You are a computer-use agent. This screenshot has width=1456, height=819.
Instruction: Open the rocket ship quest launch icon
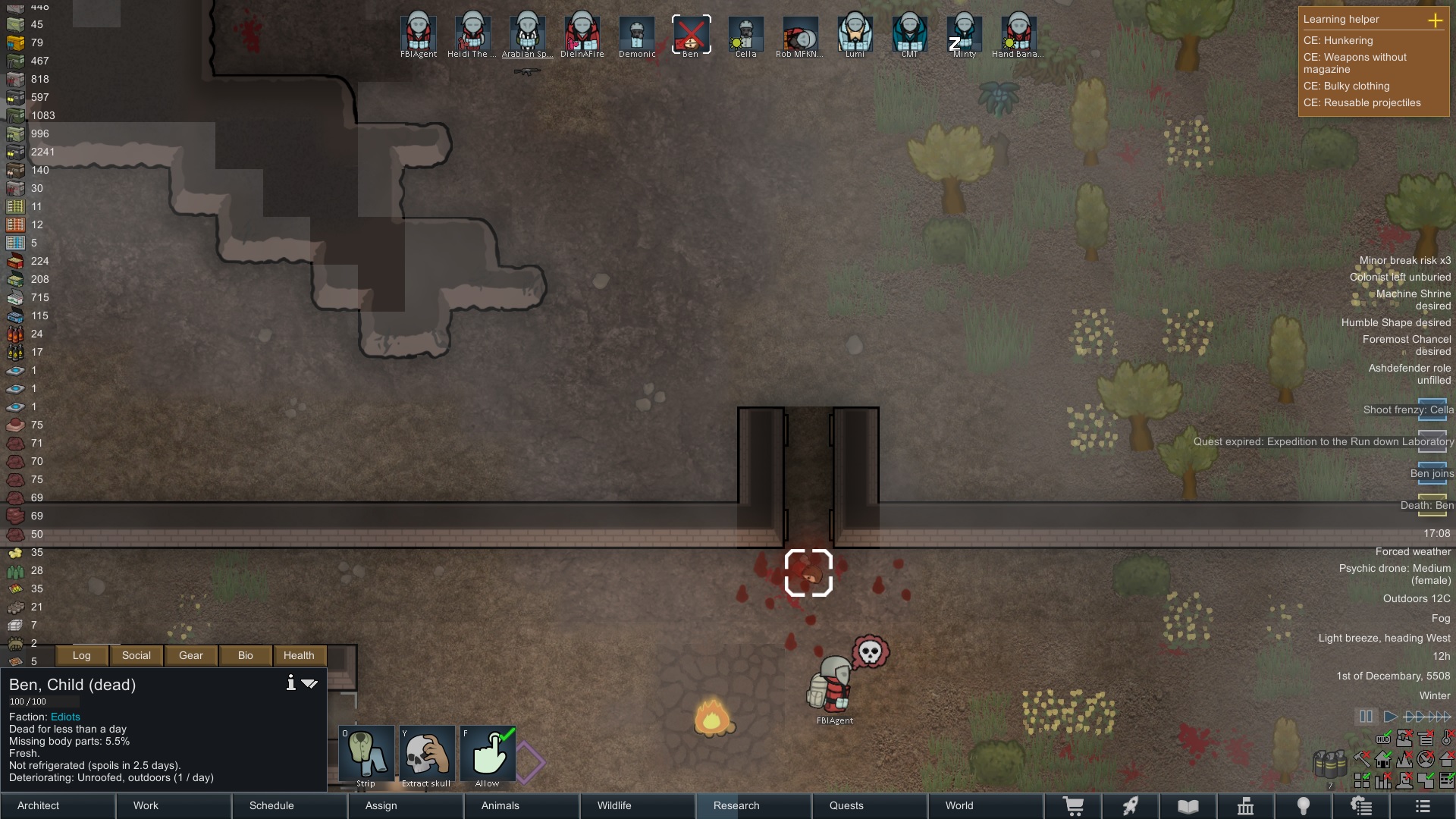pyautogui.click(x=1131, y=805)
